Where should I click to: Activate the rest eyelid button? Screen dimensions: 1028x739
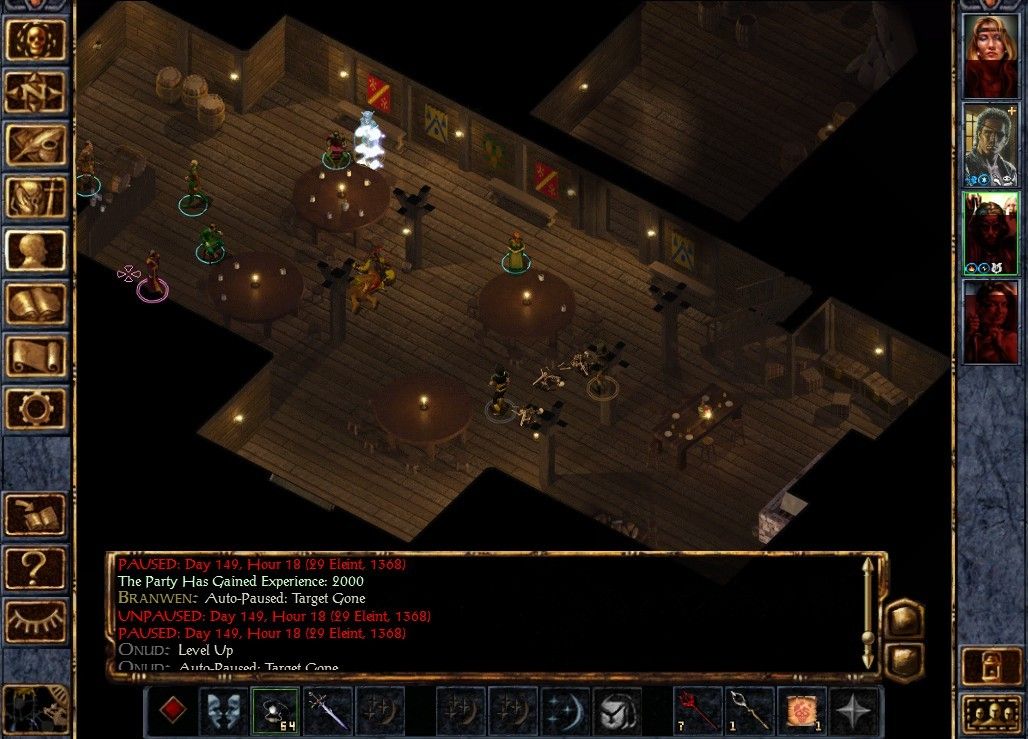point(36,621)
